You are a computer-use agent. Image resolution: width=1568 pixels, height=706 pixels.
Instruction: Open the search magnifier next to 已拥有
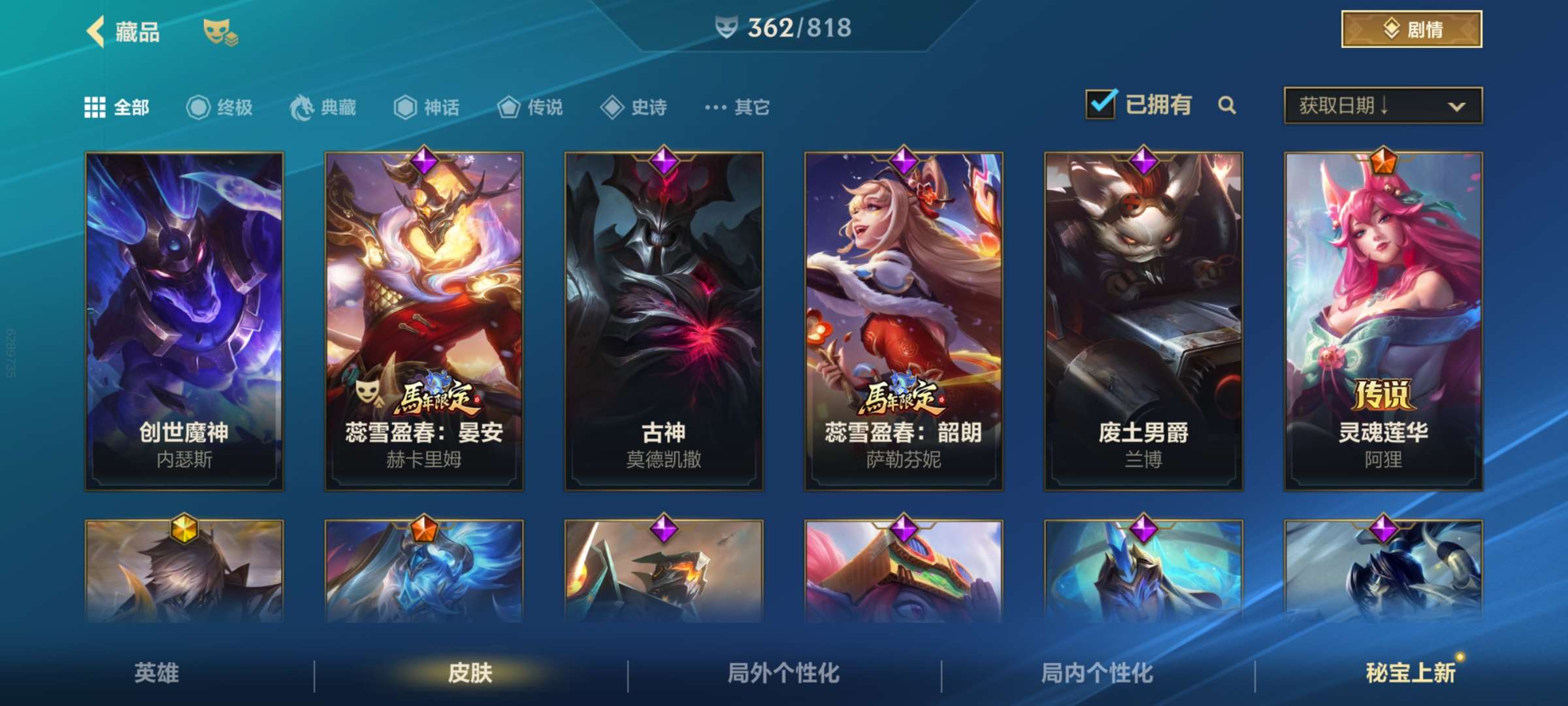[x=1228, y=105]
